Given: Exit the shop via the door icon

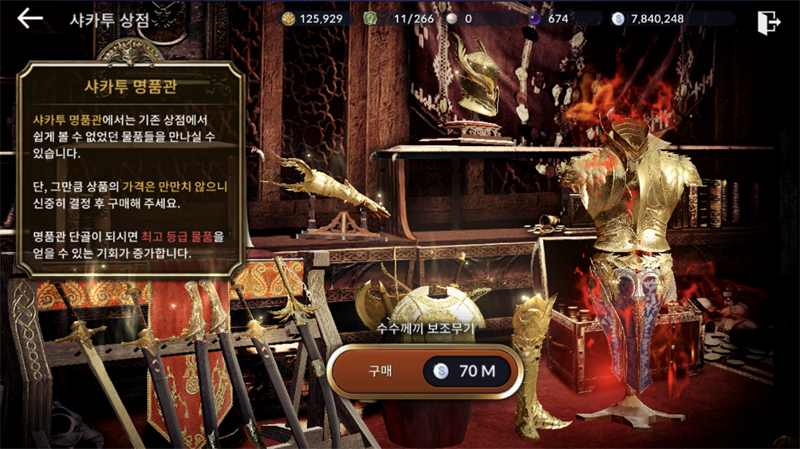Looking at the screenshot, I should click(x=768, y=20).
